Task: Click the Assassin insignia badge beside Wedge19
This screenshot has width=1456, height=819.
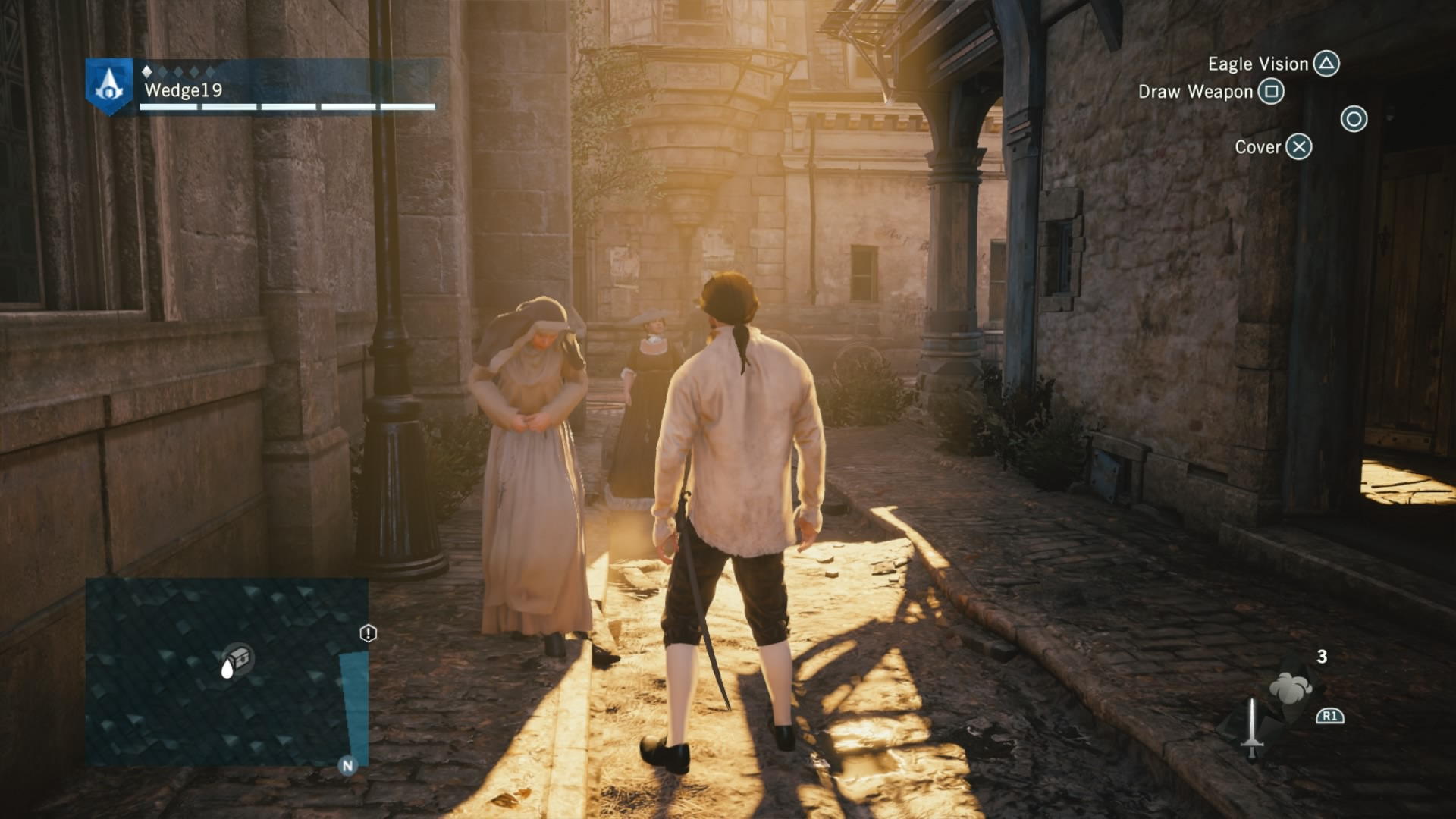Action: tap(109, 86)
